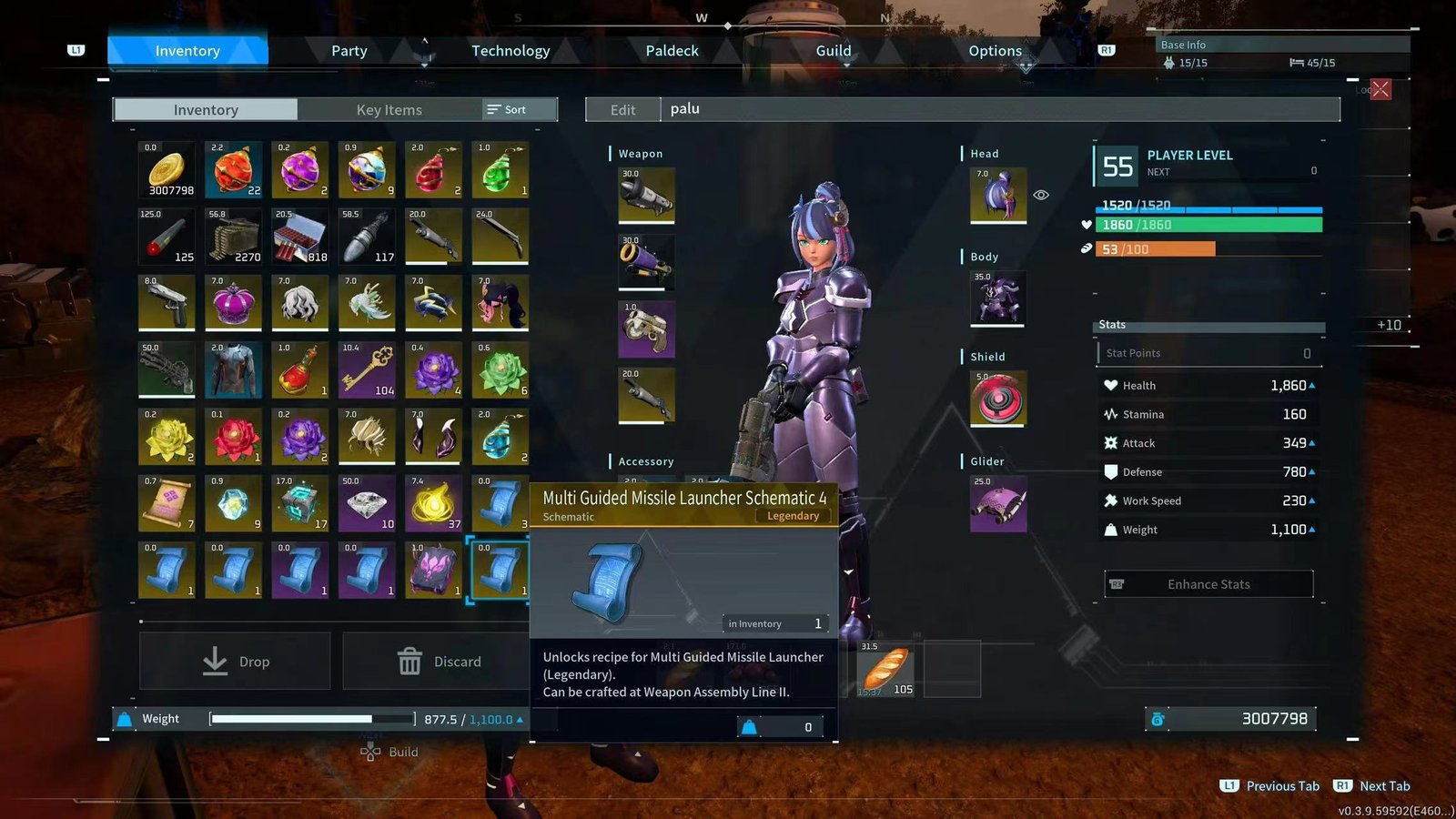Select the equipped shield slot
This screenshot has width=1456, height=819.
(x=998, y=398)
